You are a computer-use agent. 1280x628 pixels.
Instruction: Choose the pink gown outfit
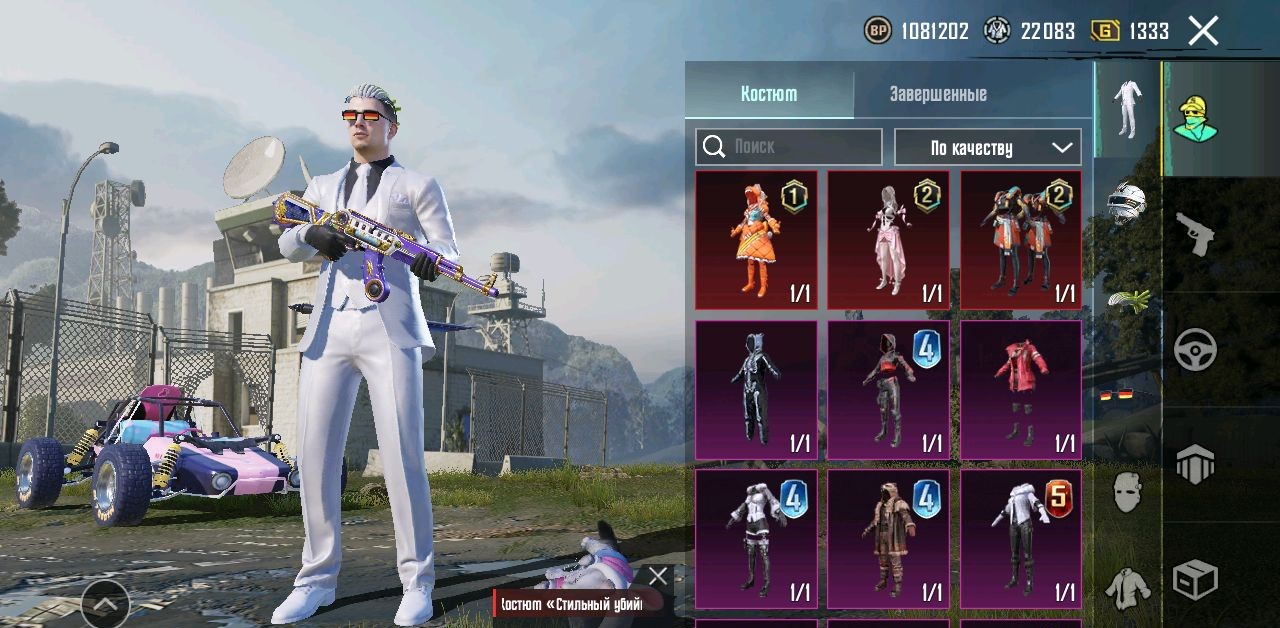[x=888, y=240]
